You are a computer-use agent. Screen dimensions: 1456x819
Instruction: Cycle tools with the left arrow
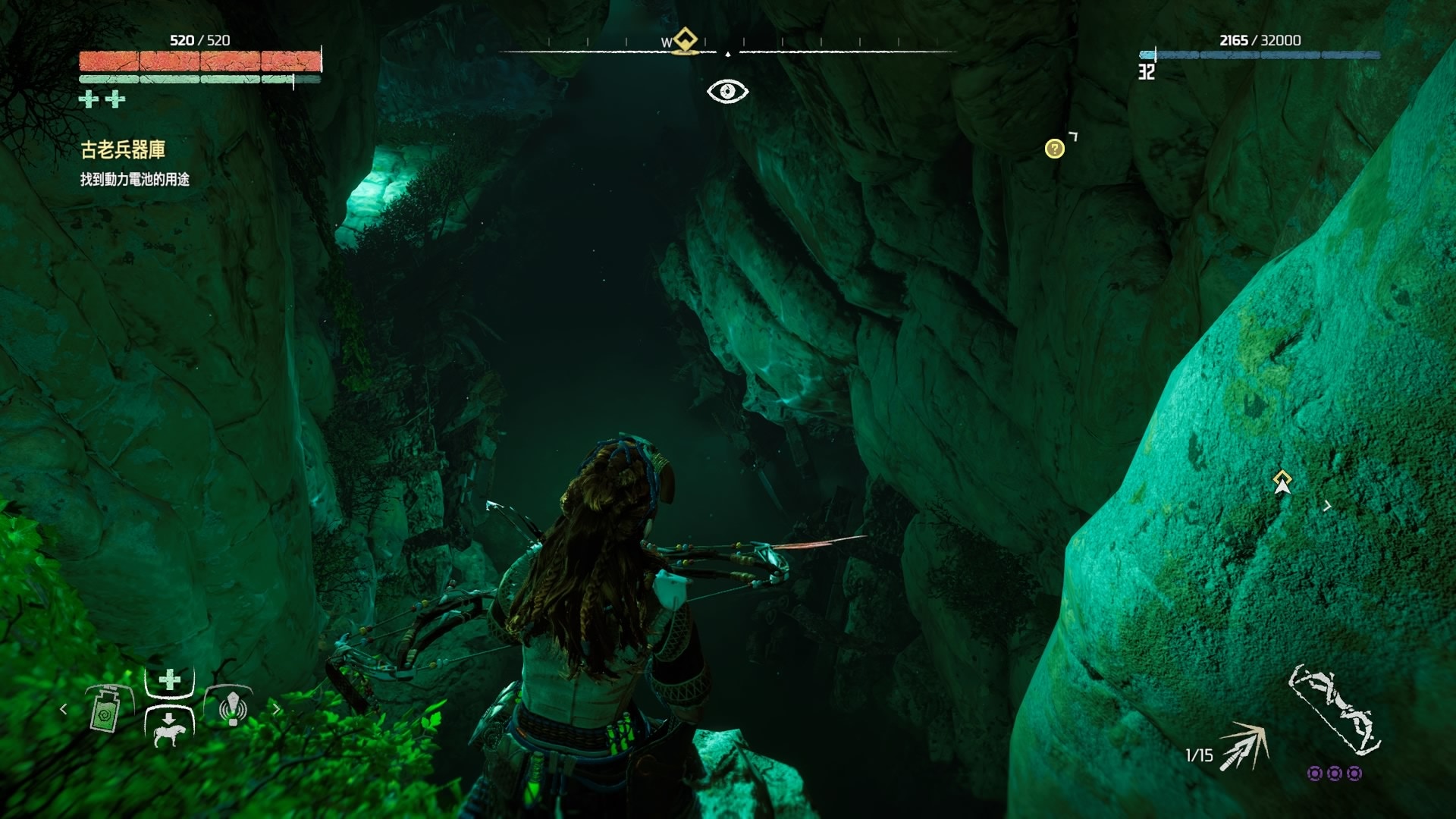pos(64,709)
